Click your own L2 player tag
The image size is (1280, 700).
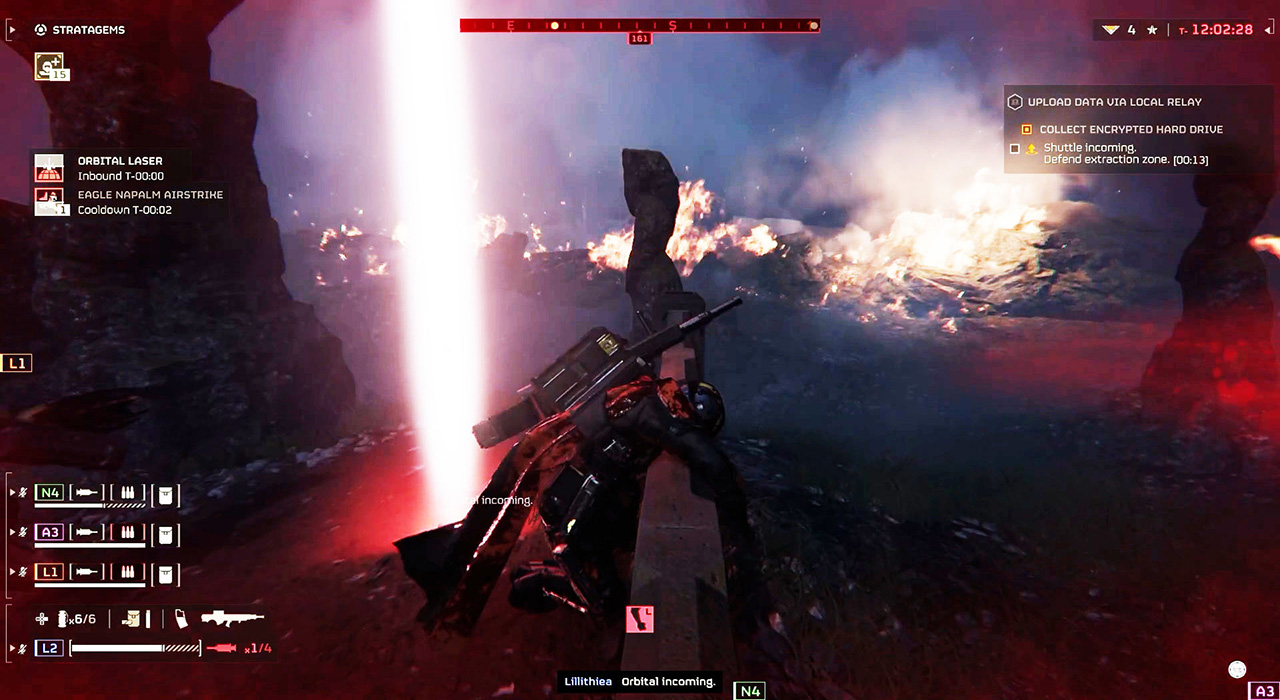(x=49, y=648)
